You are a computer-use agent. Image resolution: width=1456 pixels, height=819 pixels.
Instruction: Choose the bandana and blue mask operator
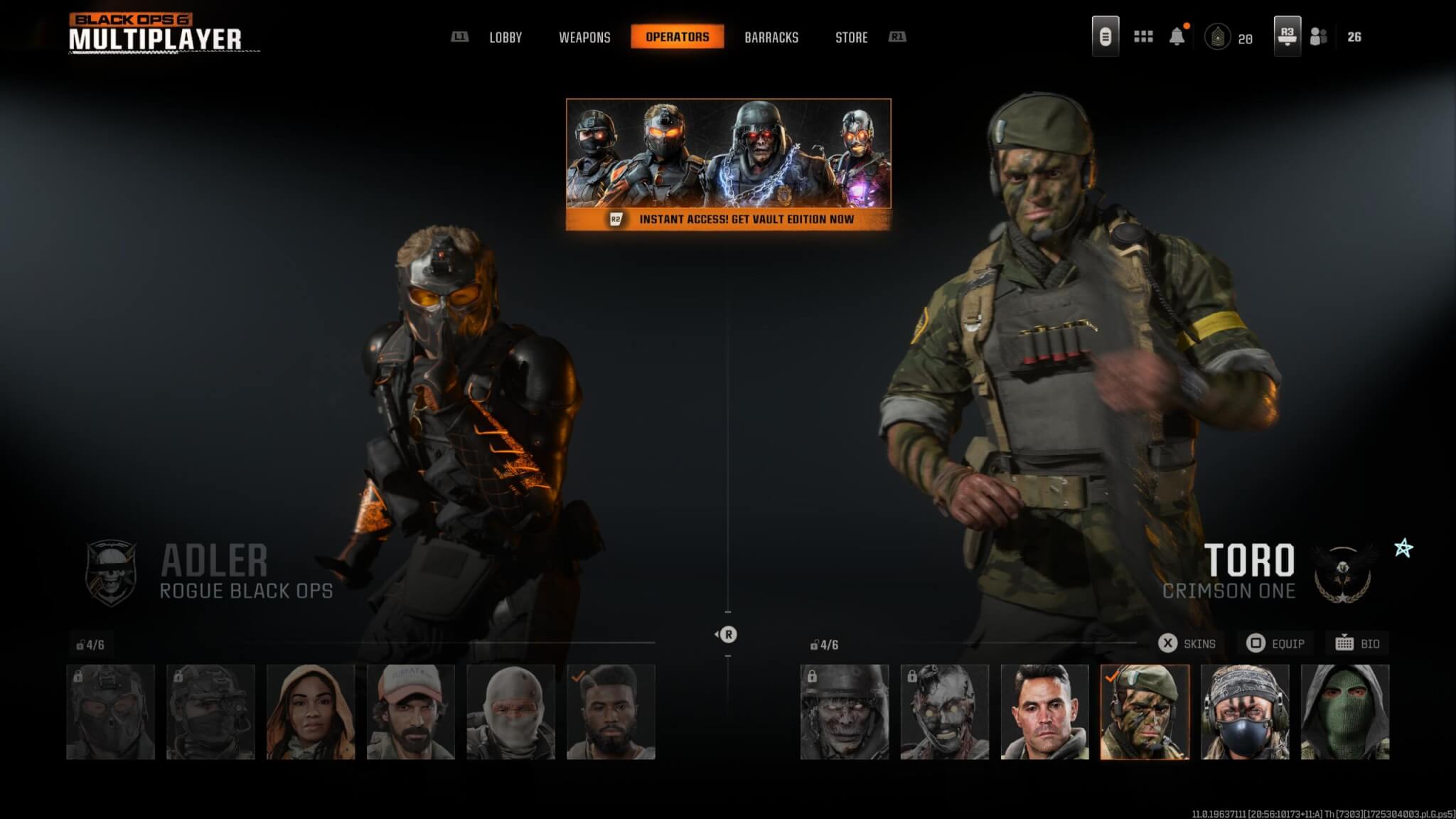pos(1245,712)
